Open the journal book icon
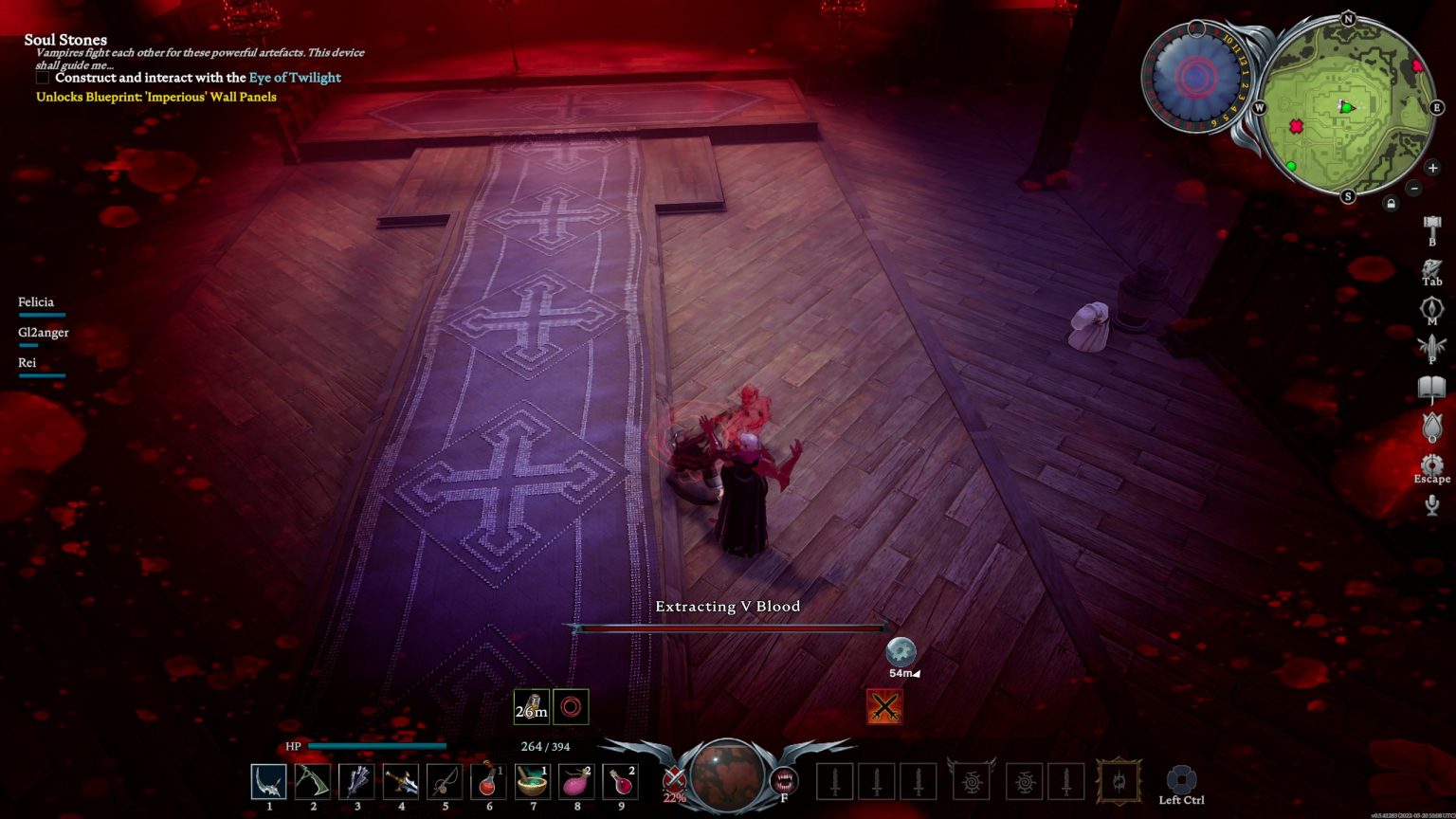This screenshot has width=1456, height=819. (1431, 385)
